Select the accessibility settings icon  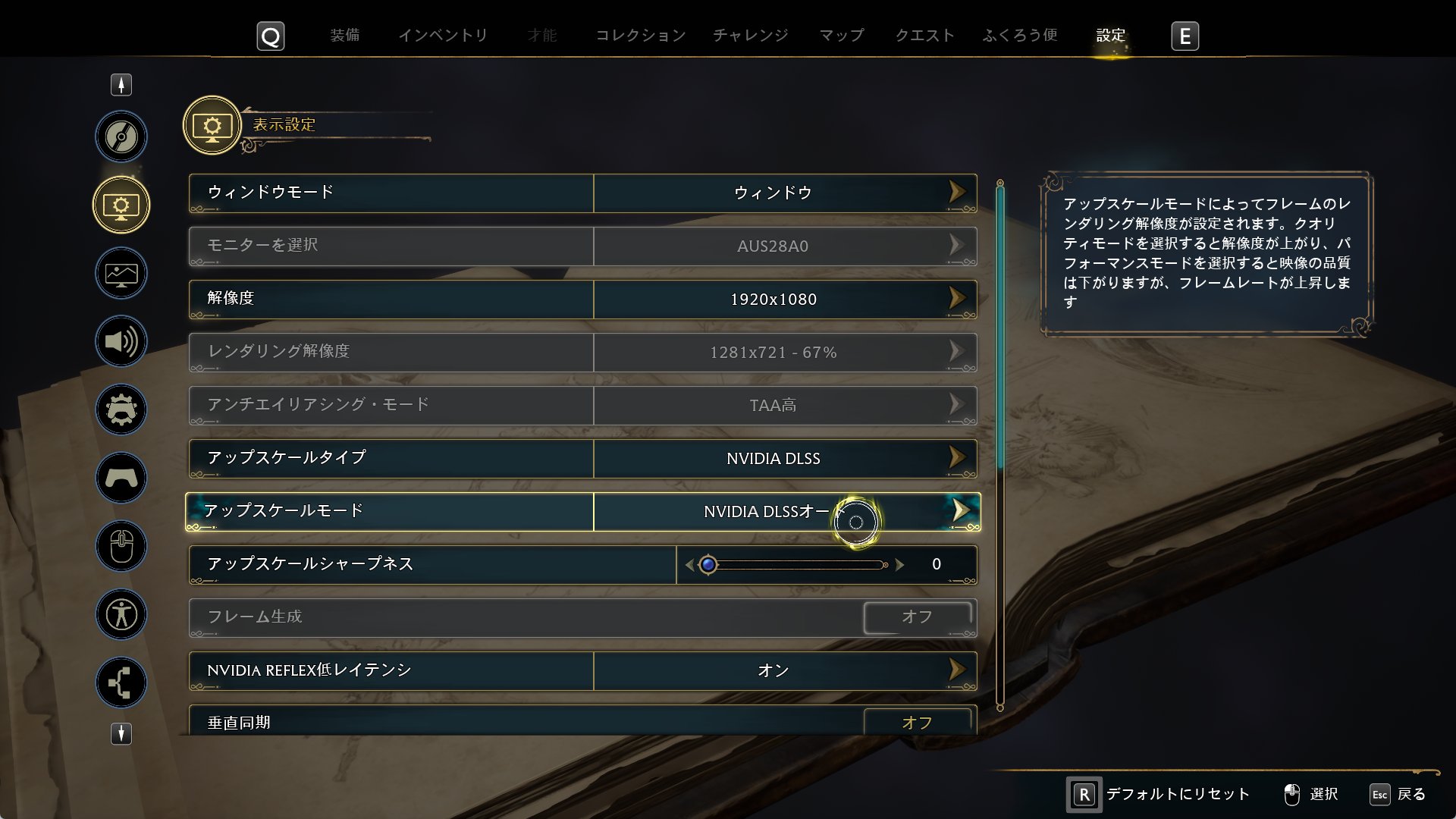121,614
